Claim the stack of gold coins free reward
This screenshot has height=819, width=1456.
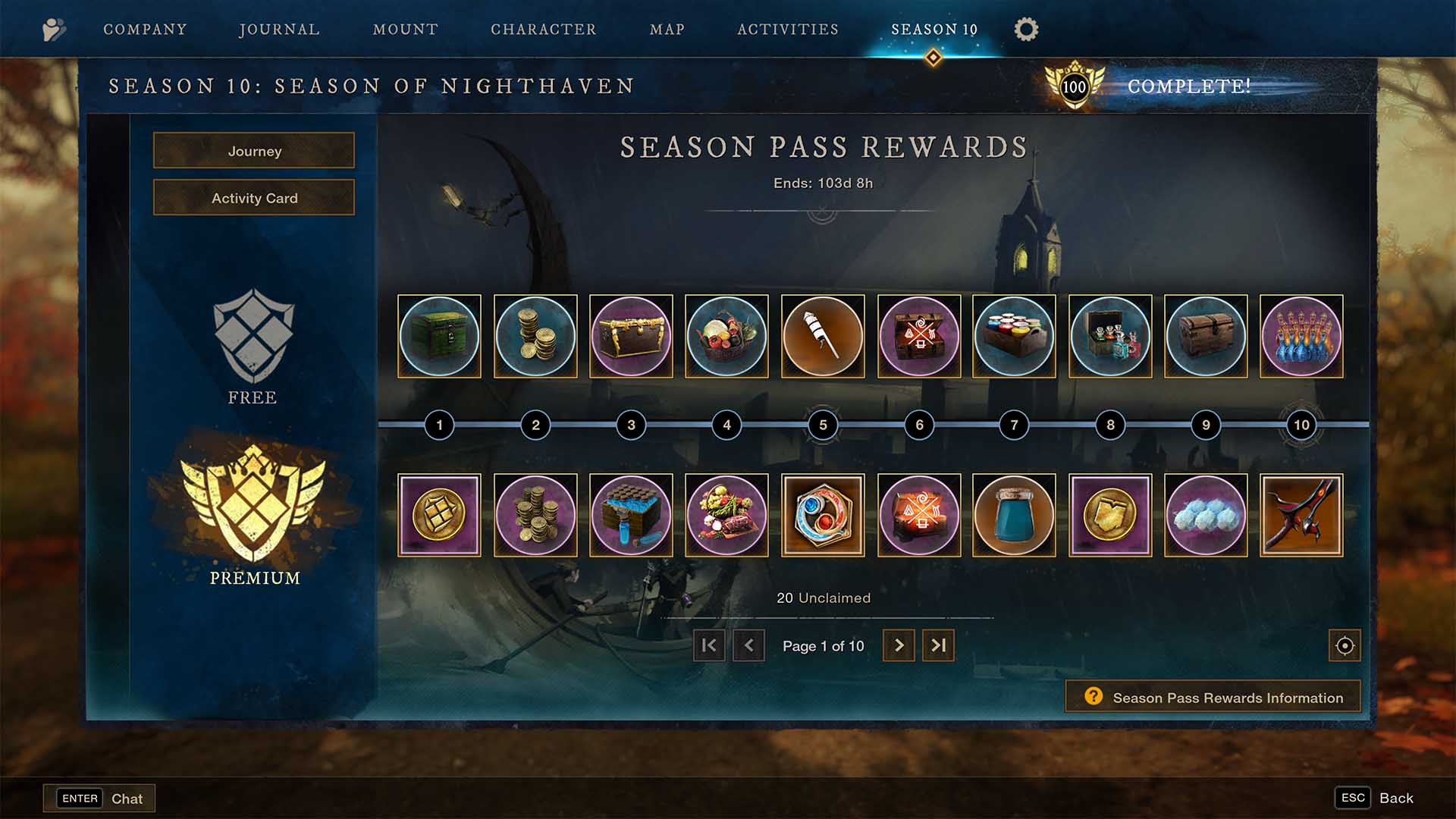click(x=535, y=337)
